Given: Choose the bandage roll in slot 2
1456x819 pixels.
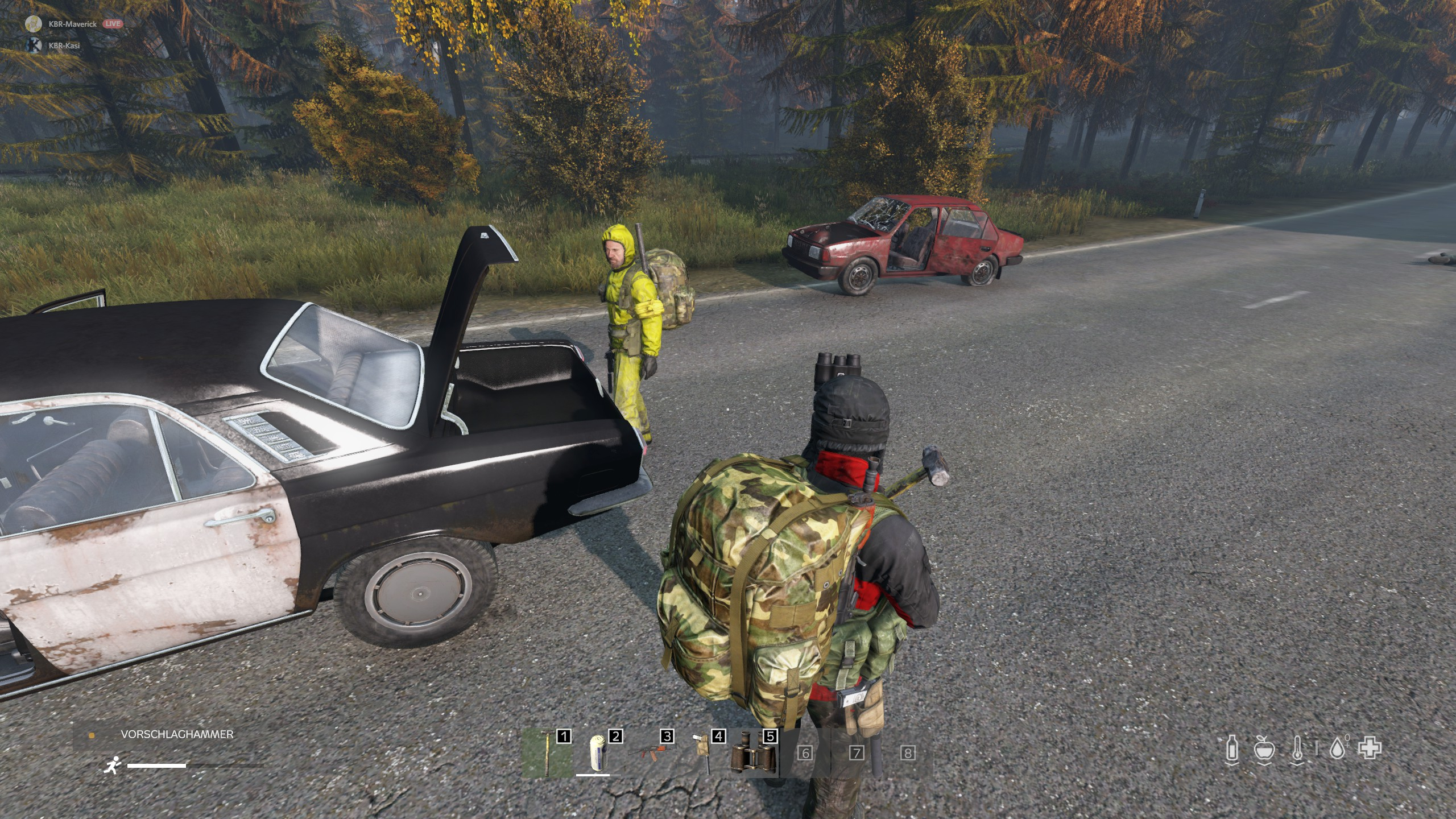Looking at the screenshot, I should [x=598, y=753].
